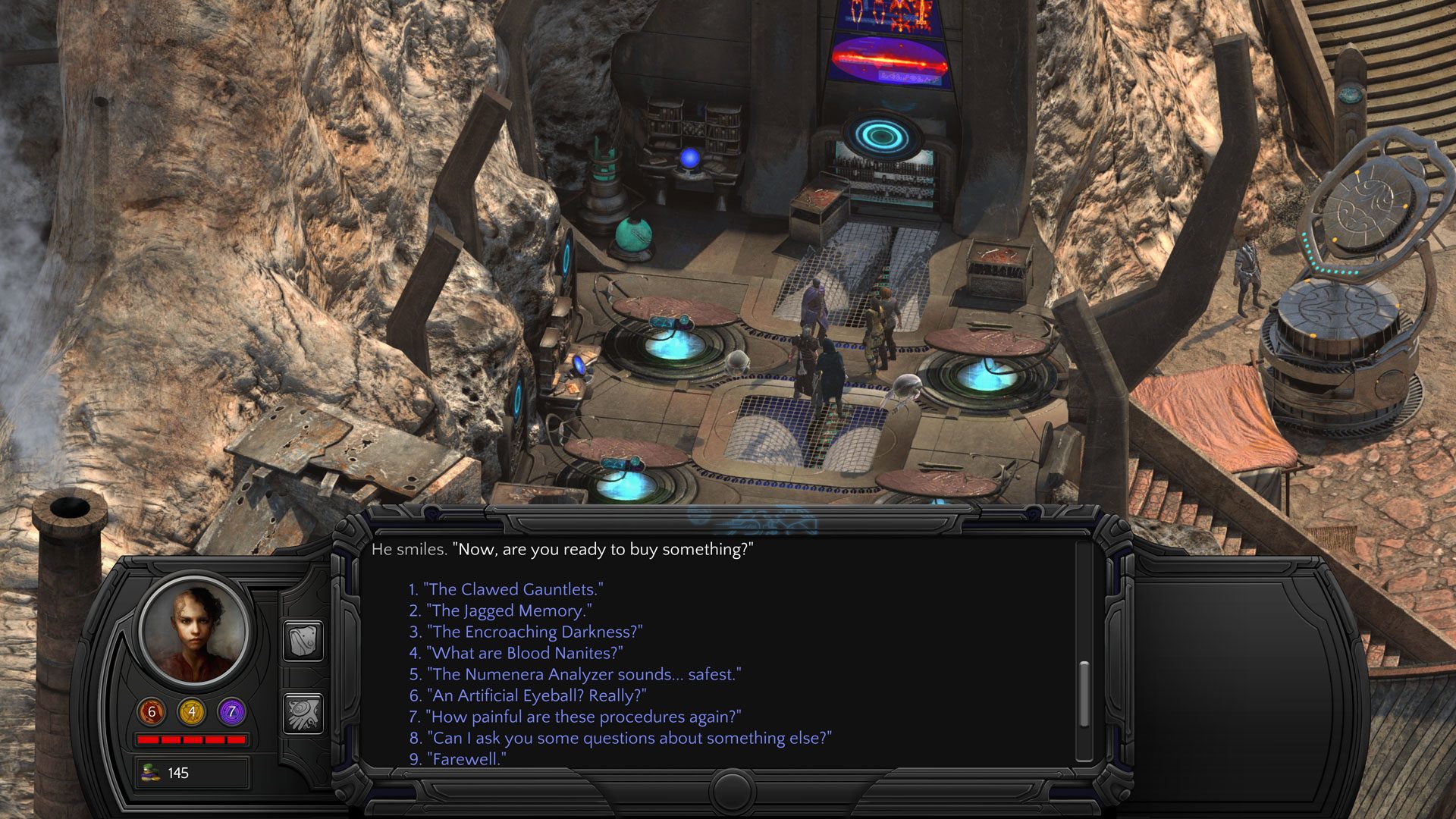Click the currency box showing 145 shins
Image resolution: width=1456 pixels, height=819 pixels.
[x=192, y=771]
